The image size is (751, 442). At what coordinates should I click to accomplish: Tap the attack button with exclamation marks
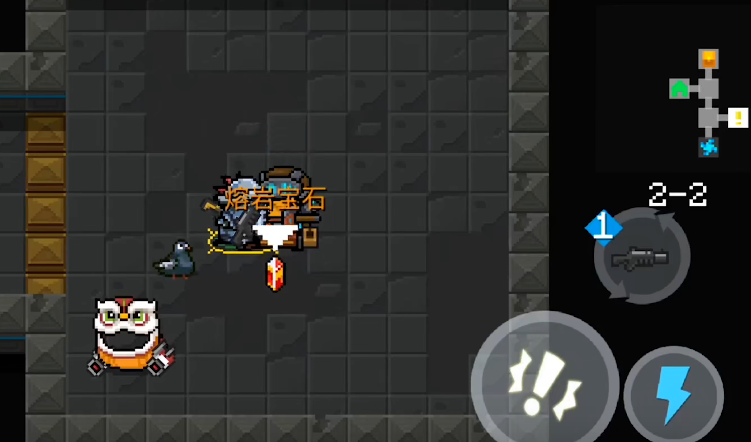(x=544, y=384)
